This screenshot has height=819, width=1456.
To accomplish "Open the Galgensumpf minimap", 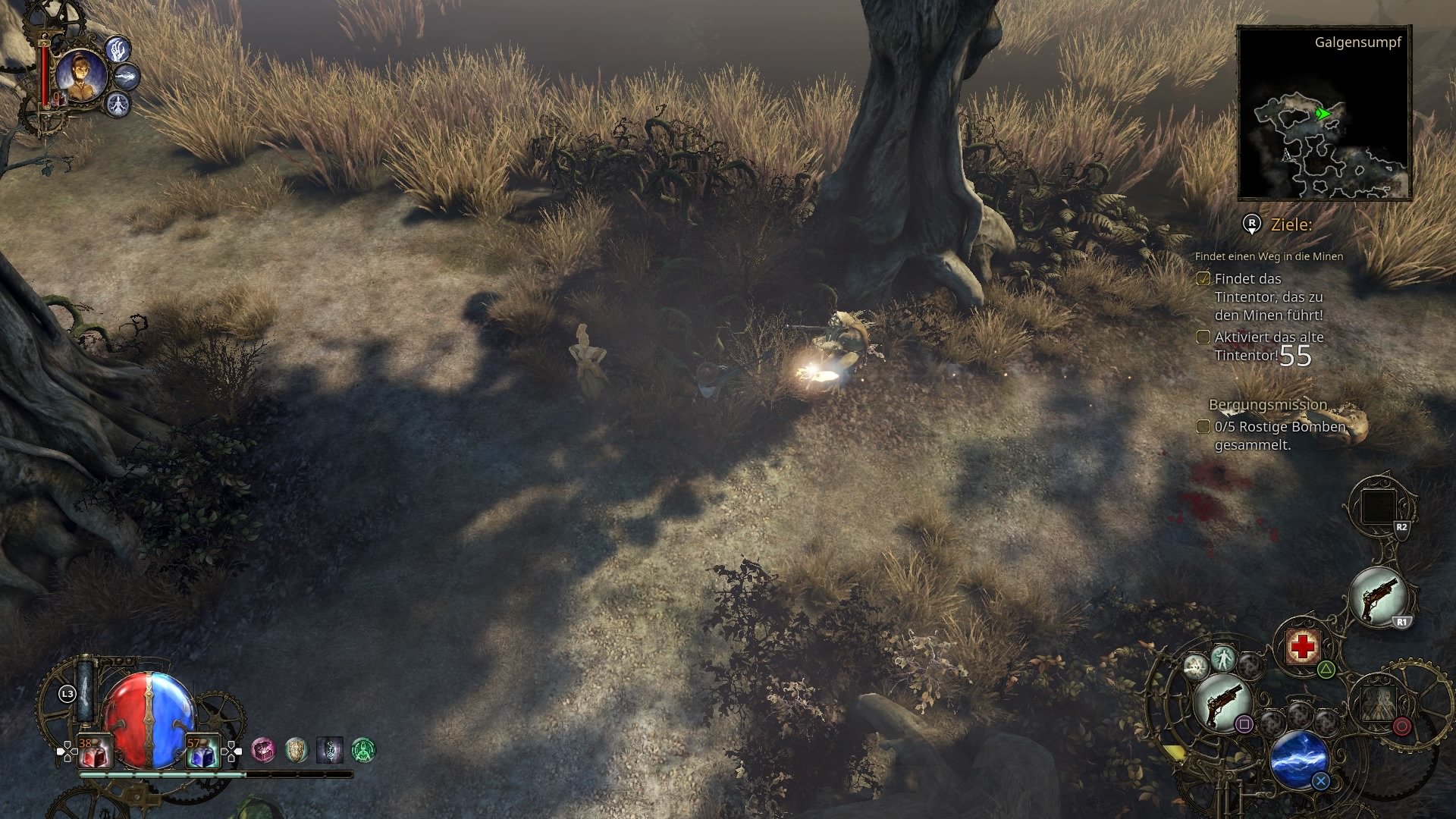I will tap(1324, 112).
